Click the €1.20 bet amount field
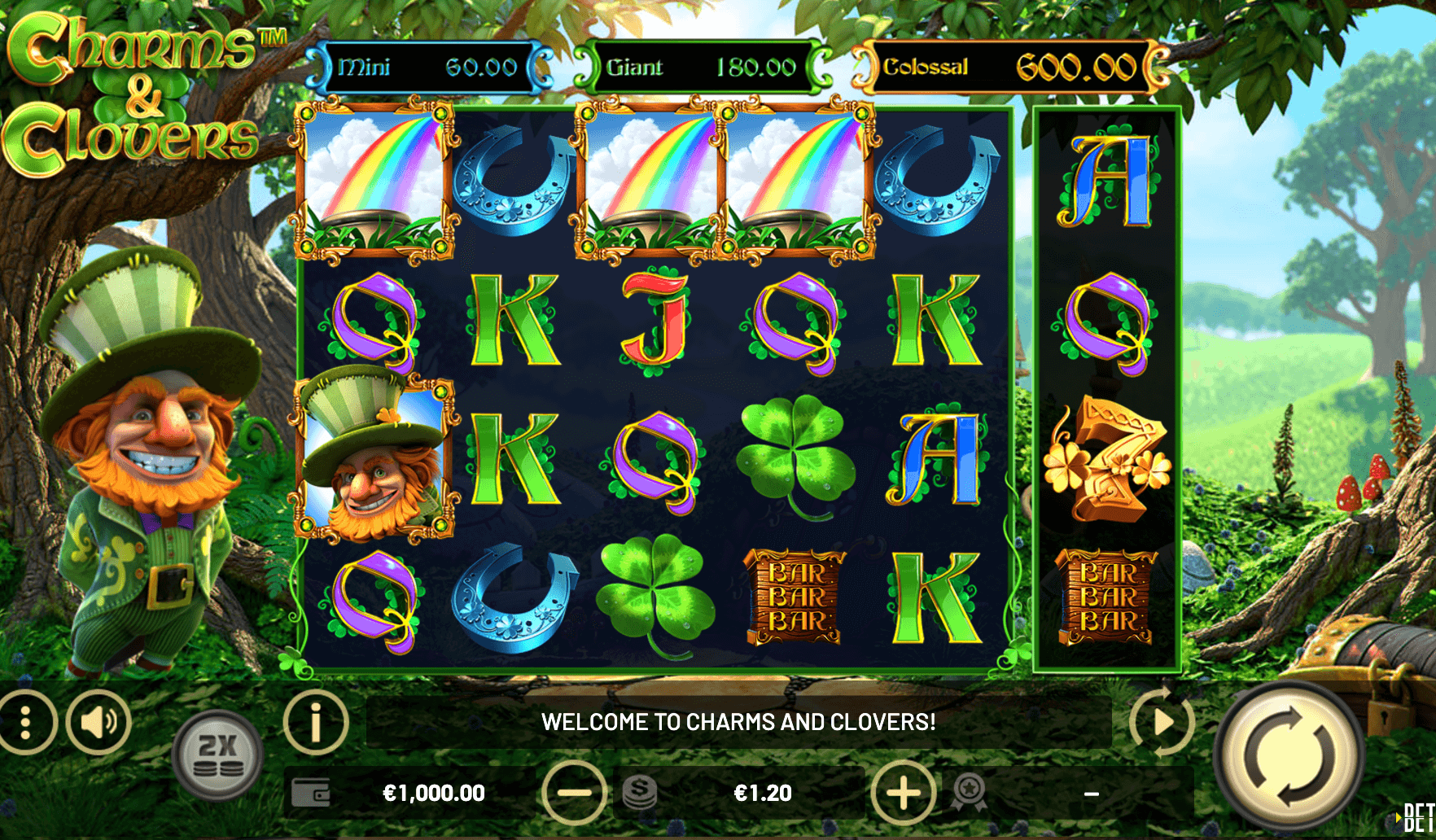 (x=762, y=793)
